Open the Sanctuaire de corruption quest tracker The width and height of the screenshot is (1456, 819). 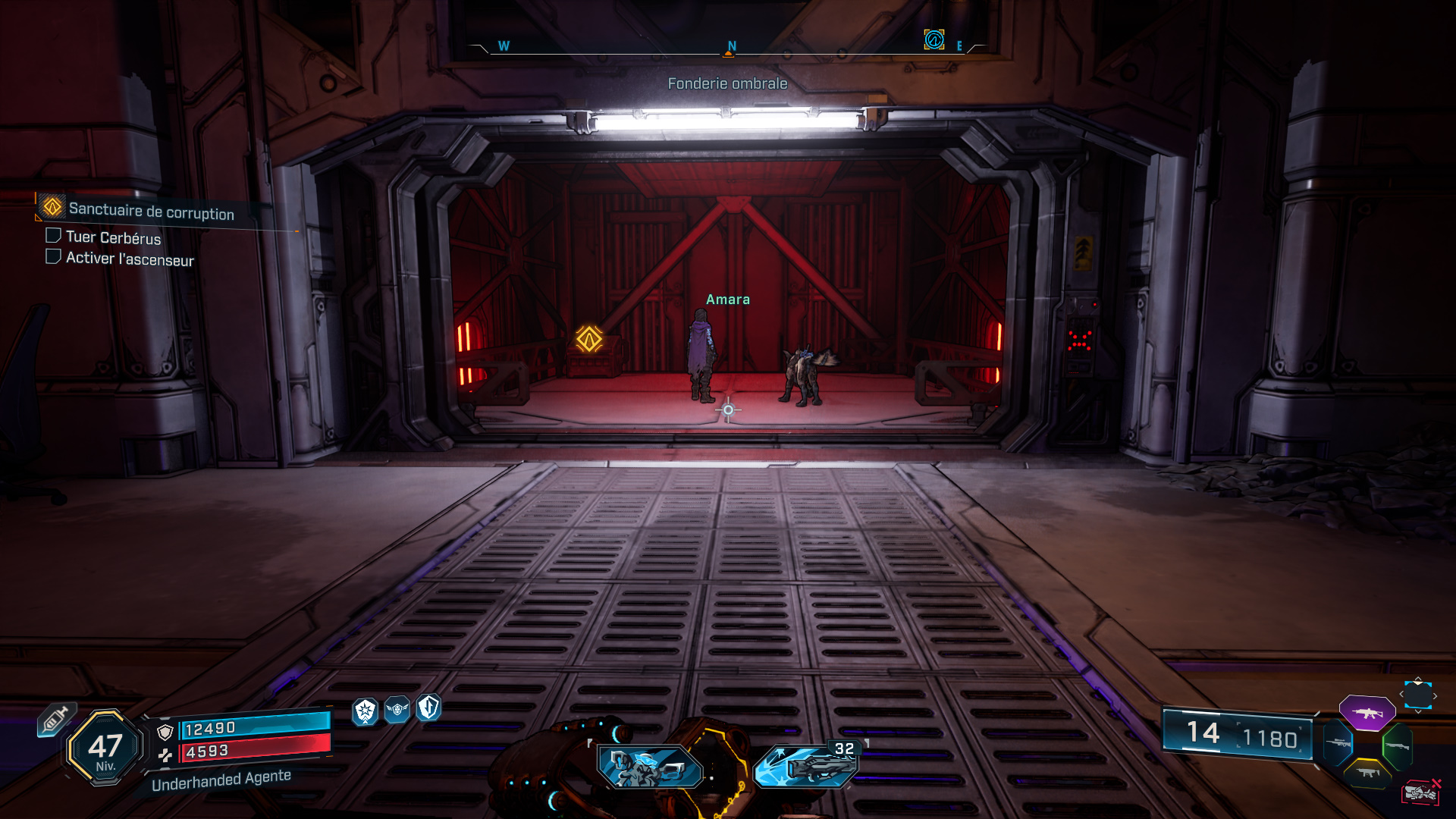pyautogui.click(x=151, y=212)
